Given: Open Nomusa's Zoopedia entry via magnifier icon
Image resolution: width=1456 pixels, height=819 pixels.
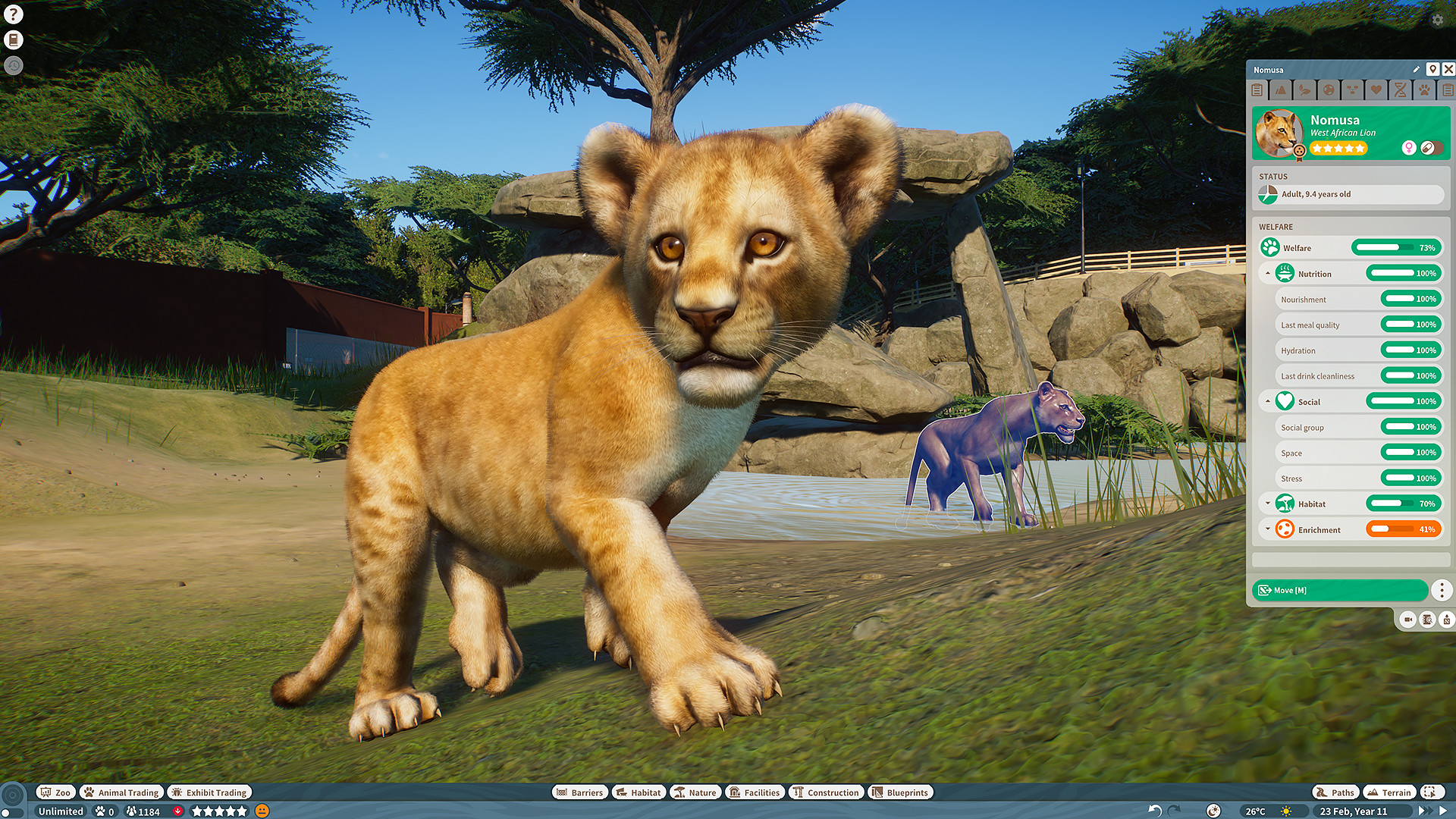Looking at the screenshot, I should (x=1426, y=620).
